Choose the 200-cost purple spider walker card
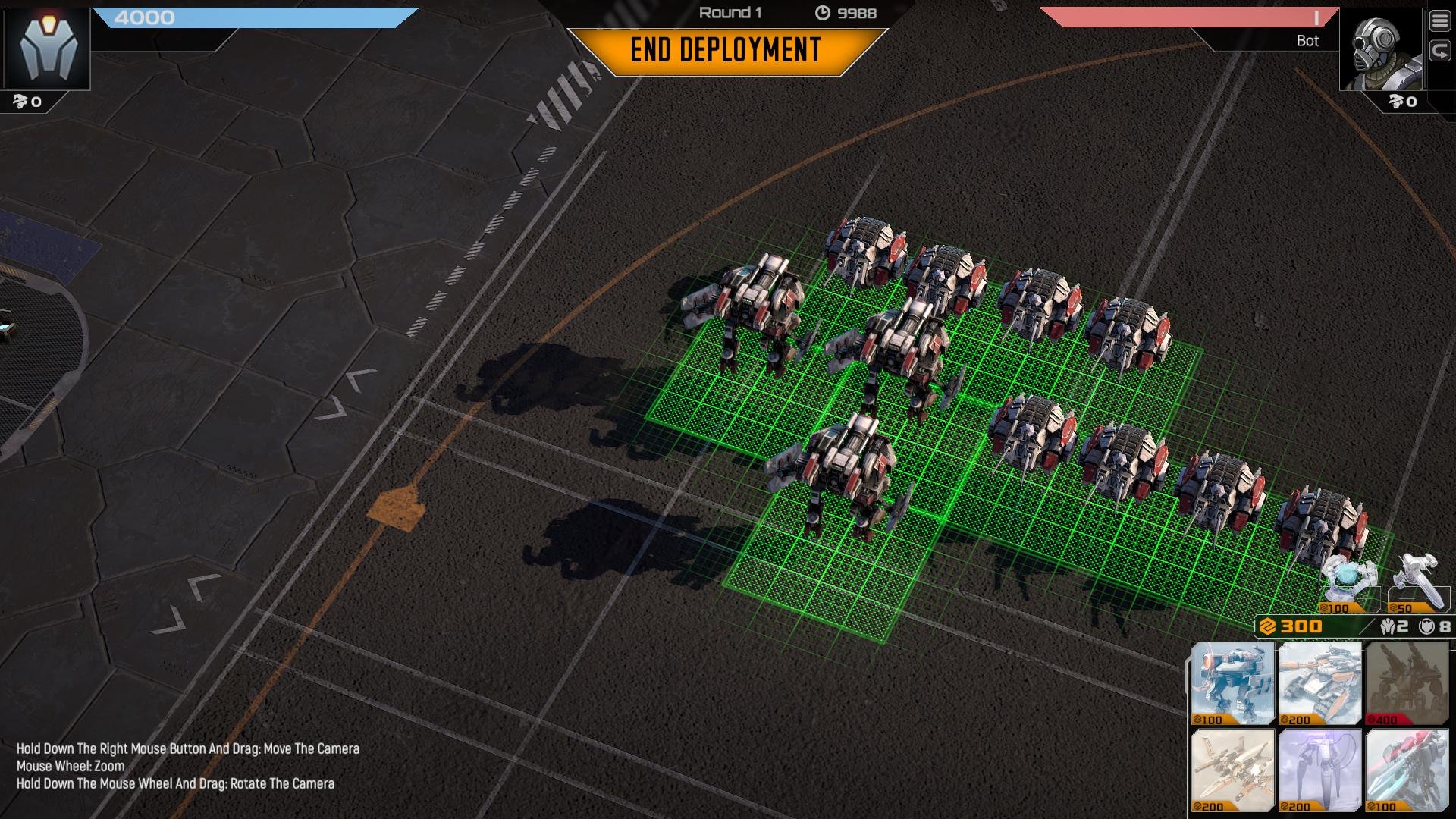The height and width of the screenshot is (819, 1456). coord(1319,770)
